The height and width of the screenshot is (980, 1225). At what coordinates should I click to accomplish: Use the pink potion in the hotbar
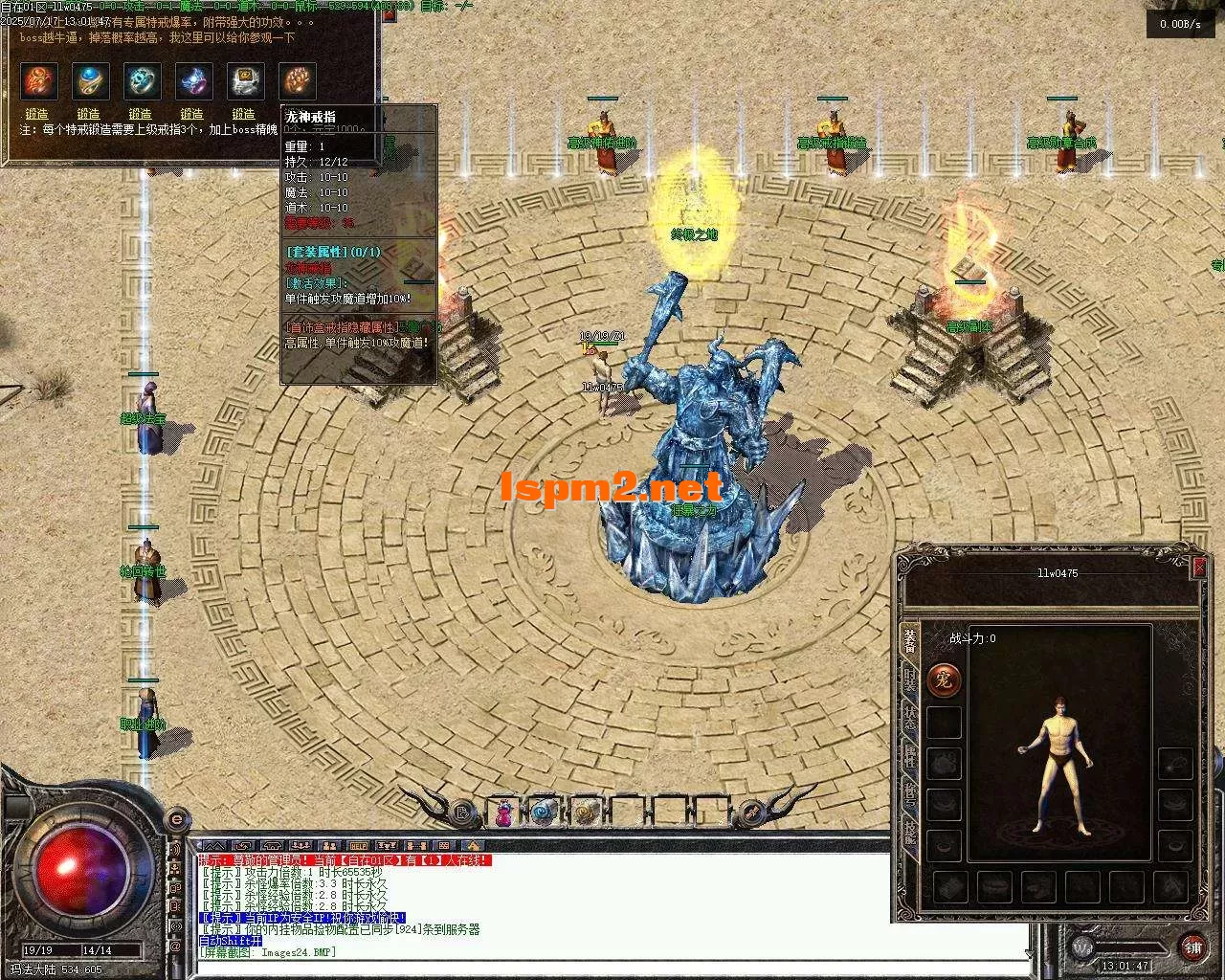pos(503,813)
